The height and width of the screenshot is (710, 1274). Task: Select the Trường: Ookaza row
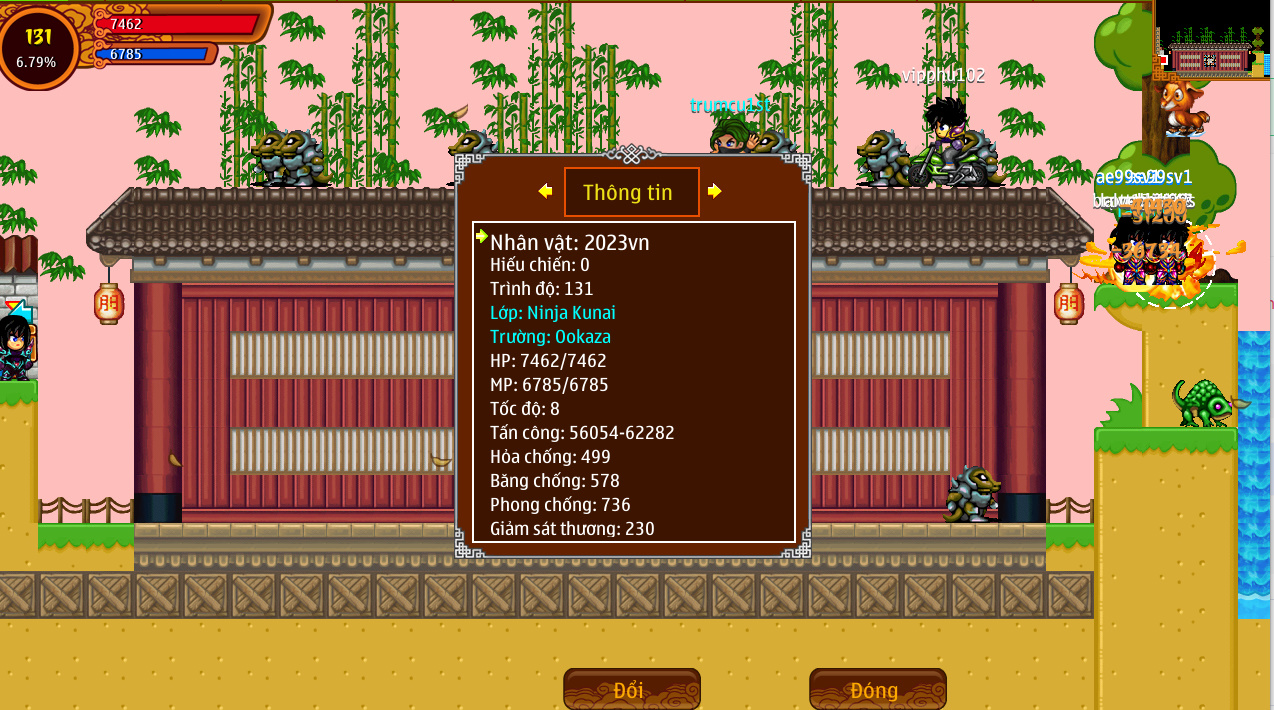point(550,337)
